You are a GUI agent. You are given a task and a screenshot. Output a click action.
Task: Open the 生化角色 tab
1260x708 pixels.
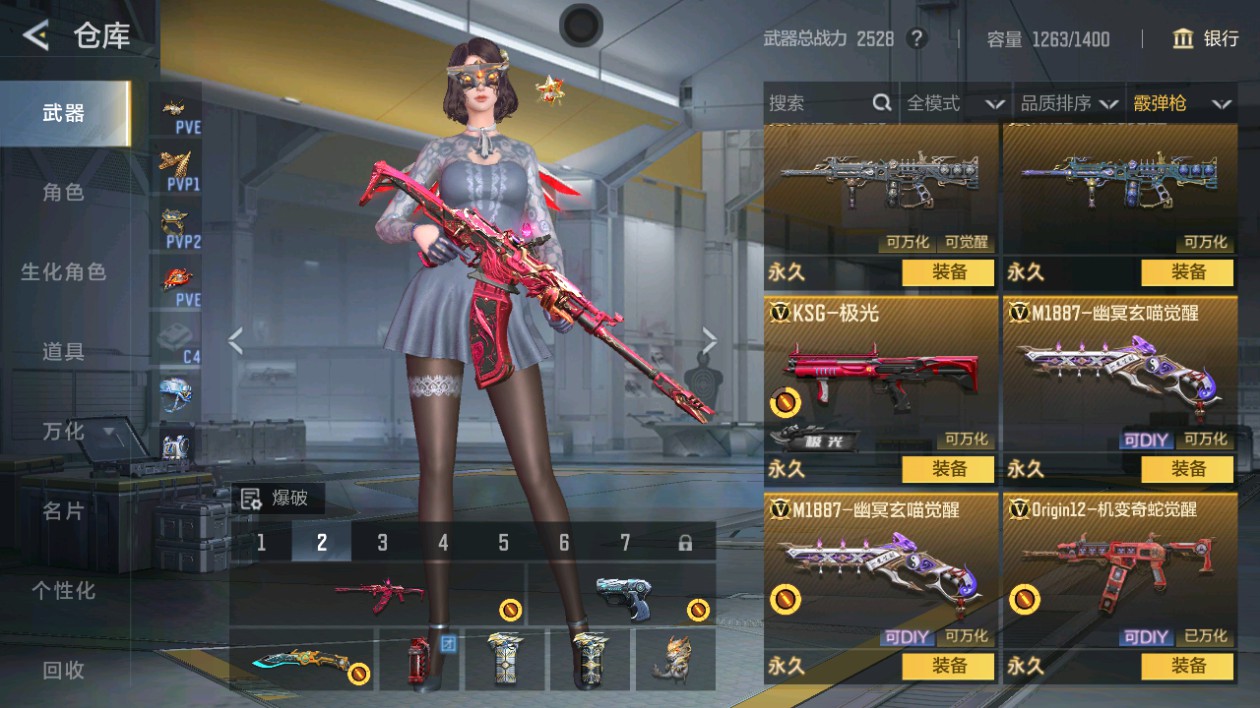[63, 271]
